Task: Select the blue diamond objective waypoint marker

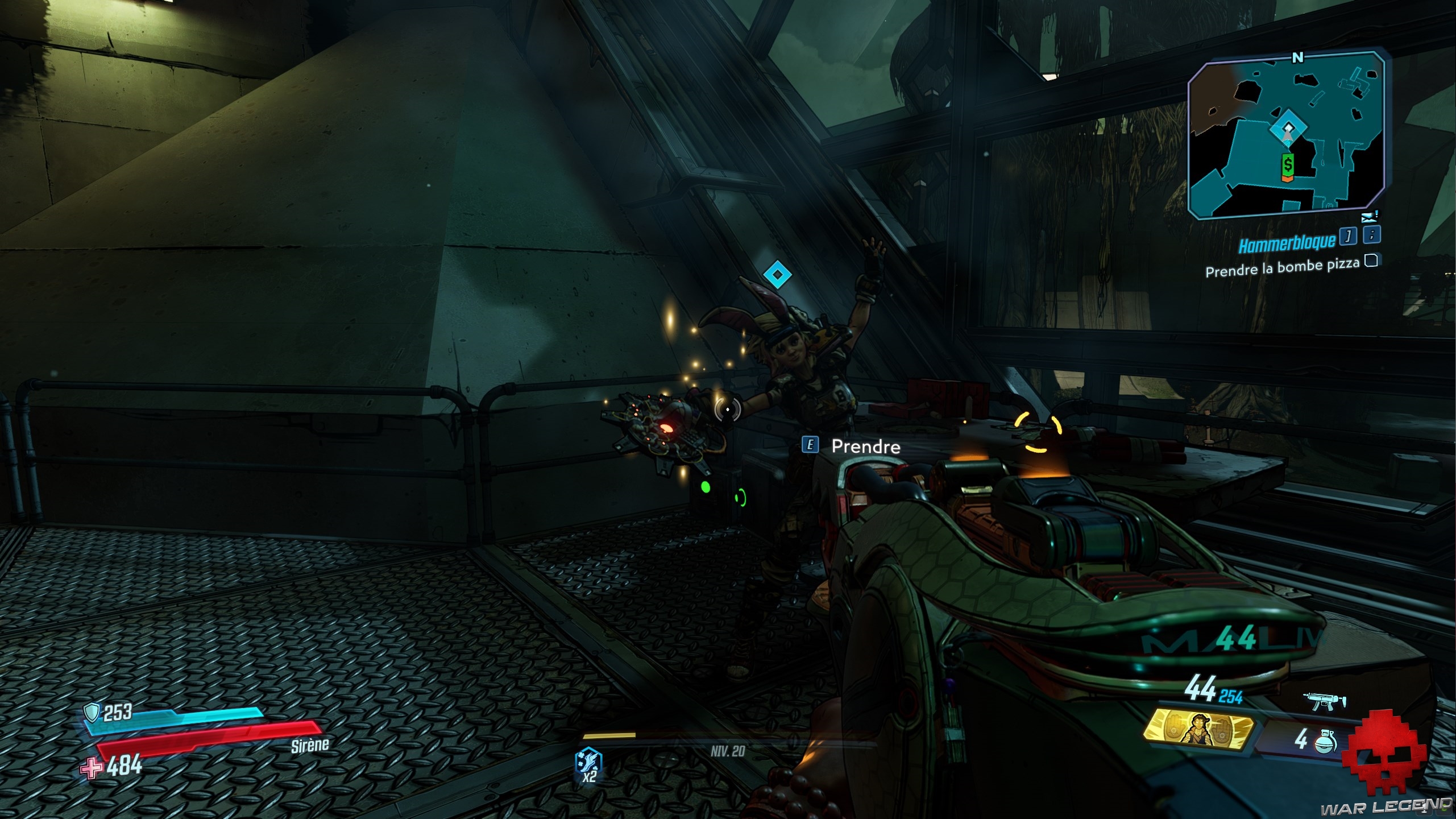Action: (777, 275)
